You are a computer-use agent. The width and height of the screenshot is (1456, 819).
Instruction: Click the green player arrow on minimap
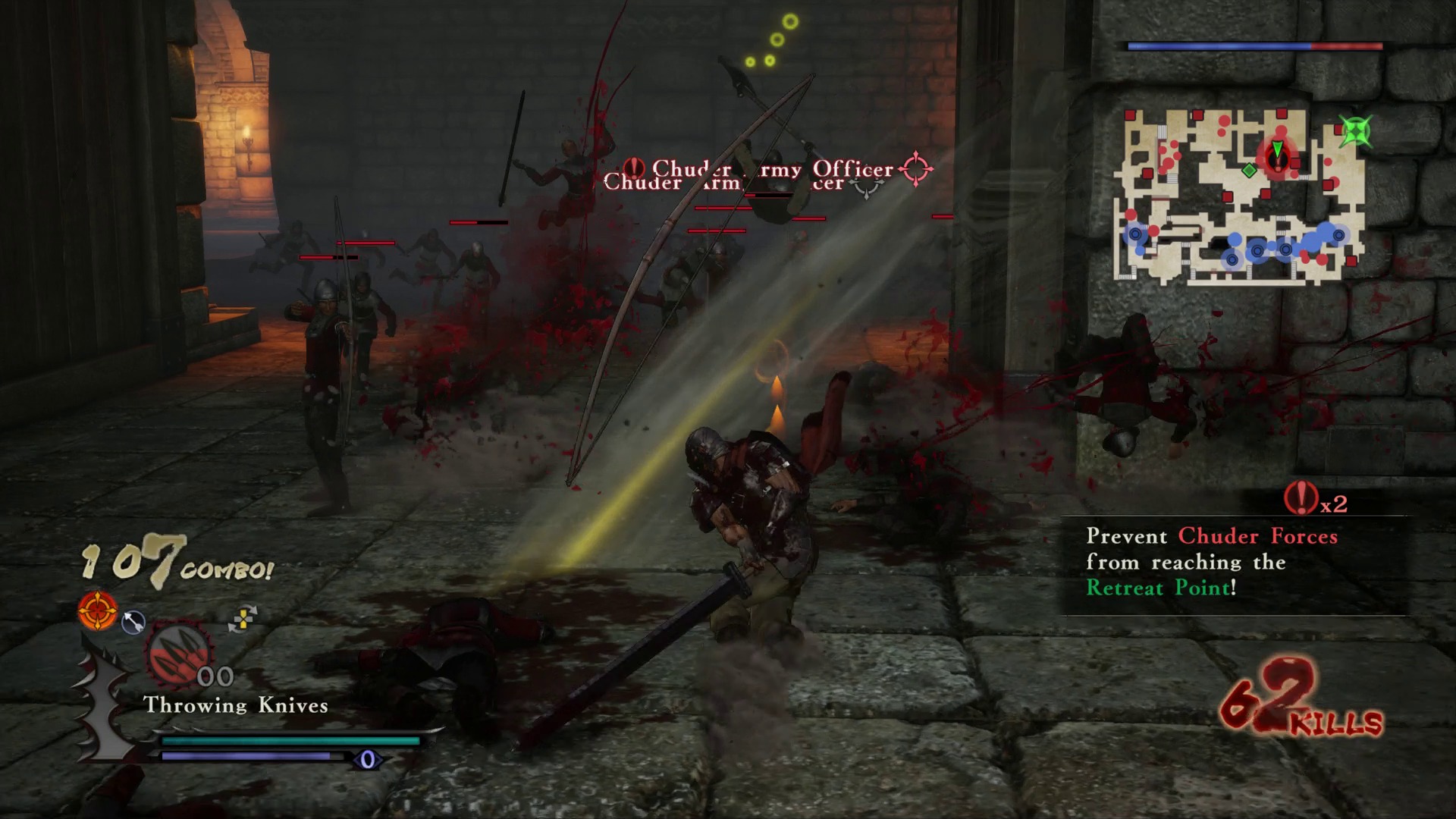point(1278,150)
